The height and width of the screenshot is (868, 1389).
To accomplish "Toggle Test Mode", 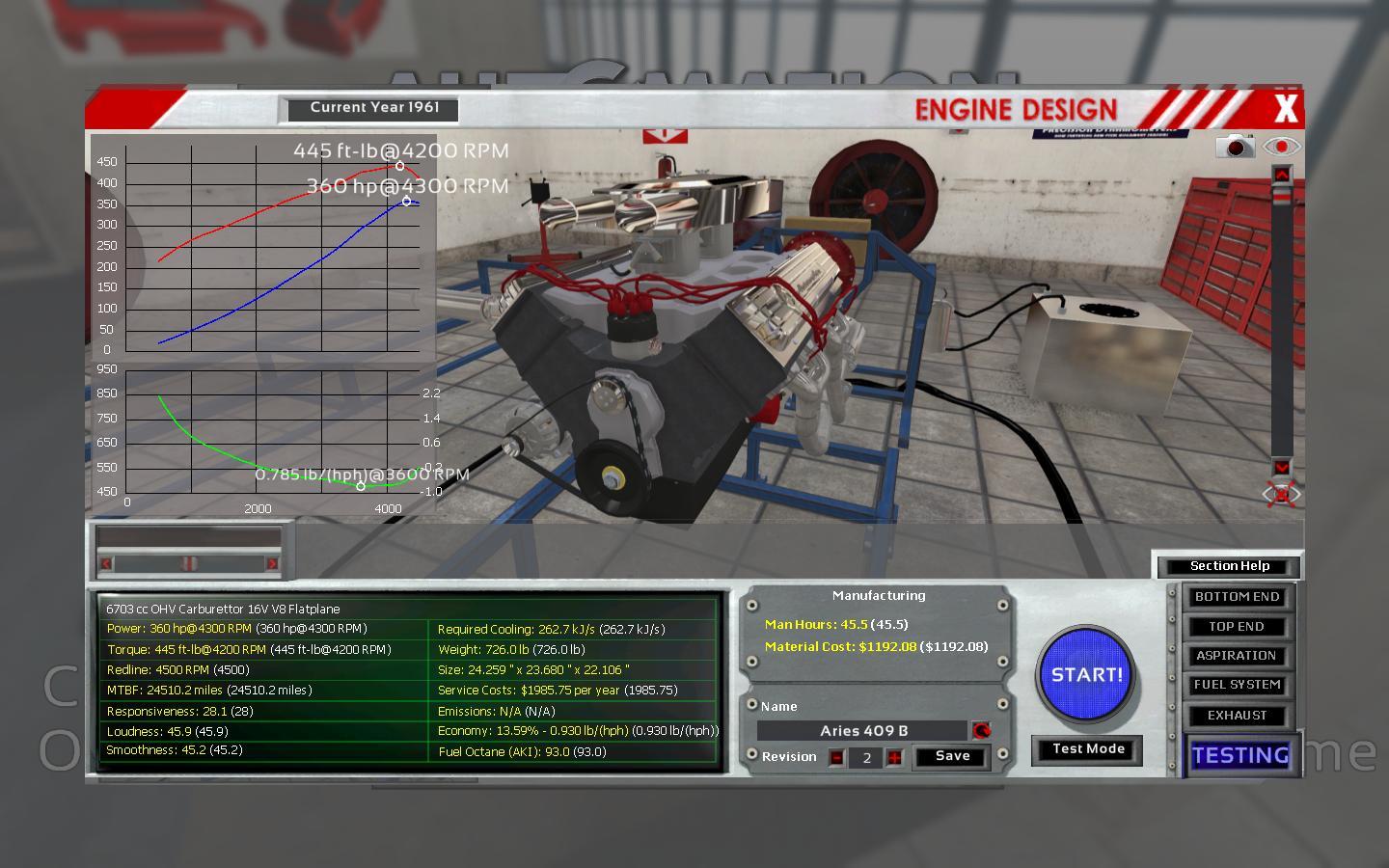I will [1087, 749].
